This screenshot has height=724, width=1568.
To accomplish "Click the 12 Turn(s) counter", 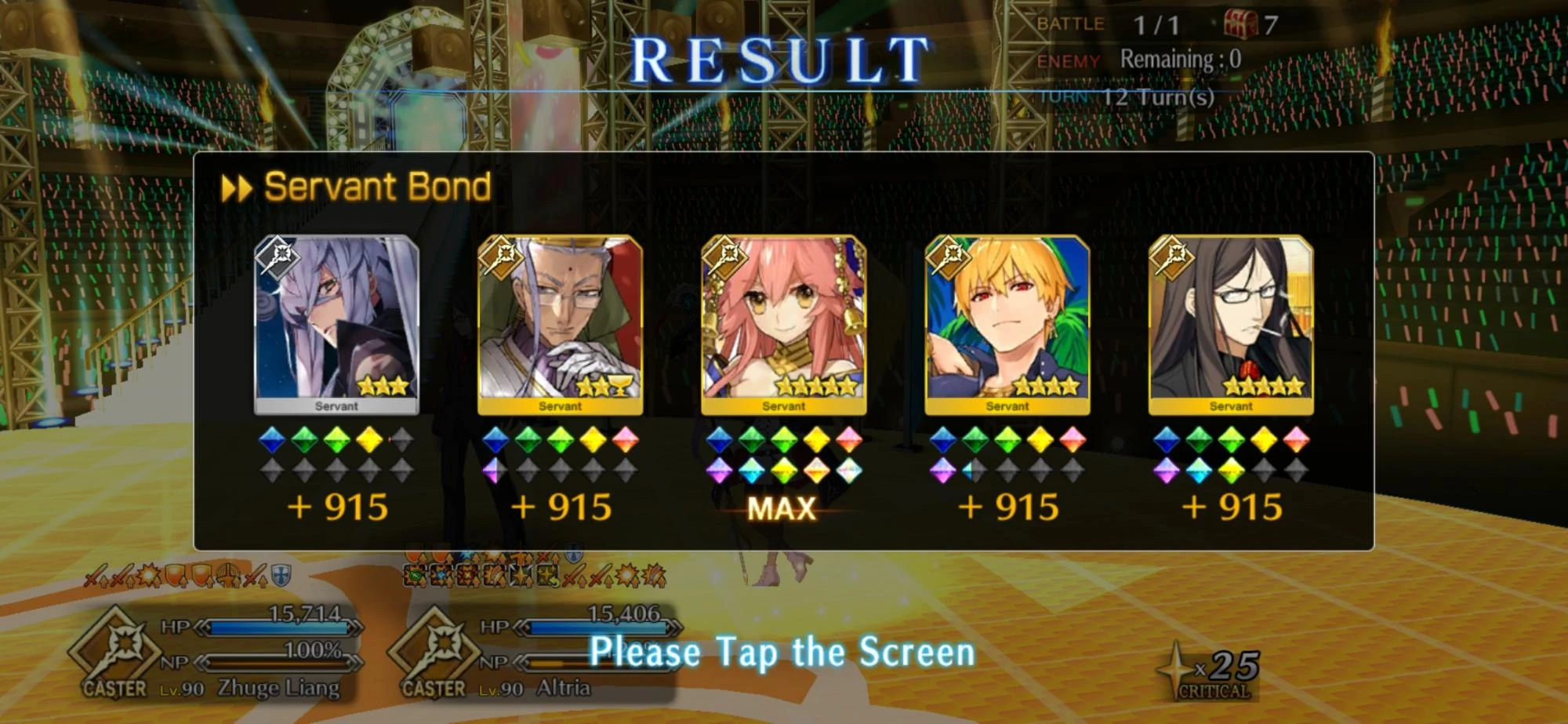I will (1158, 96).
